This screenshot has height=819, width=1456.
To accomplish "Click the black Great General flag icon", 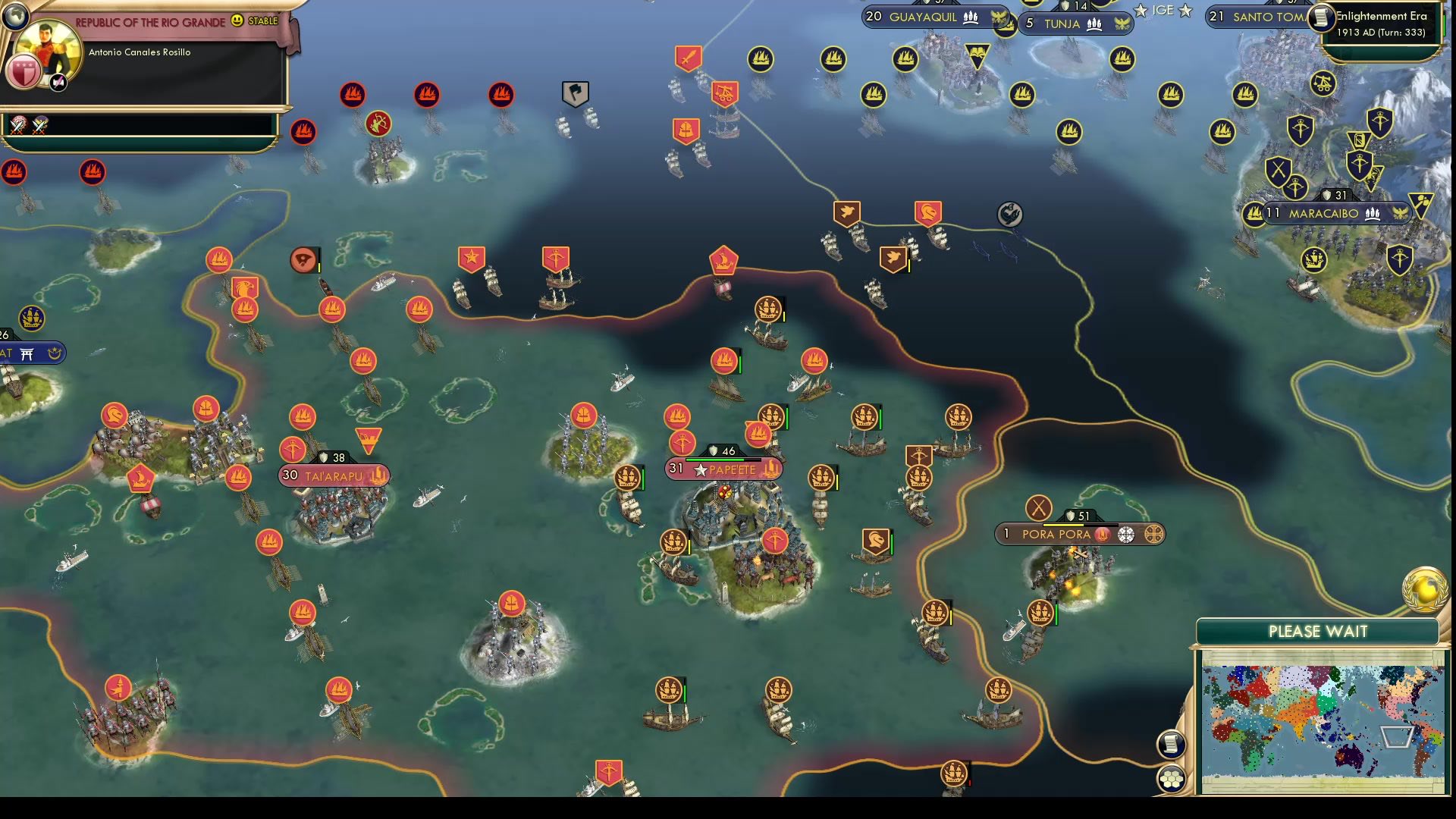I will click(574, 91).
